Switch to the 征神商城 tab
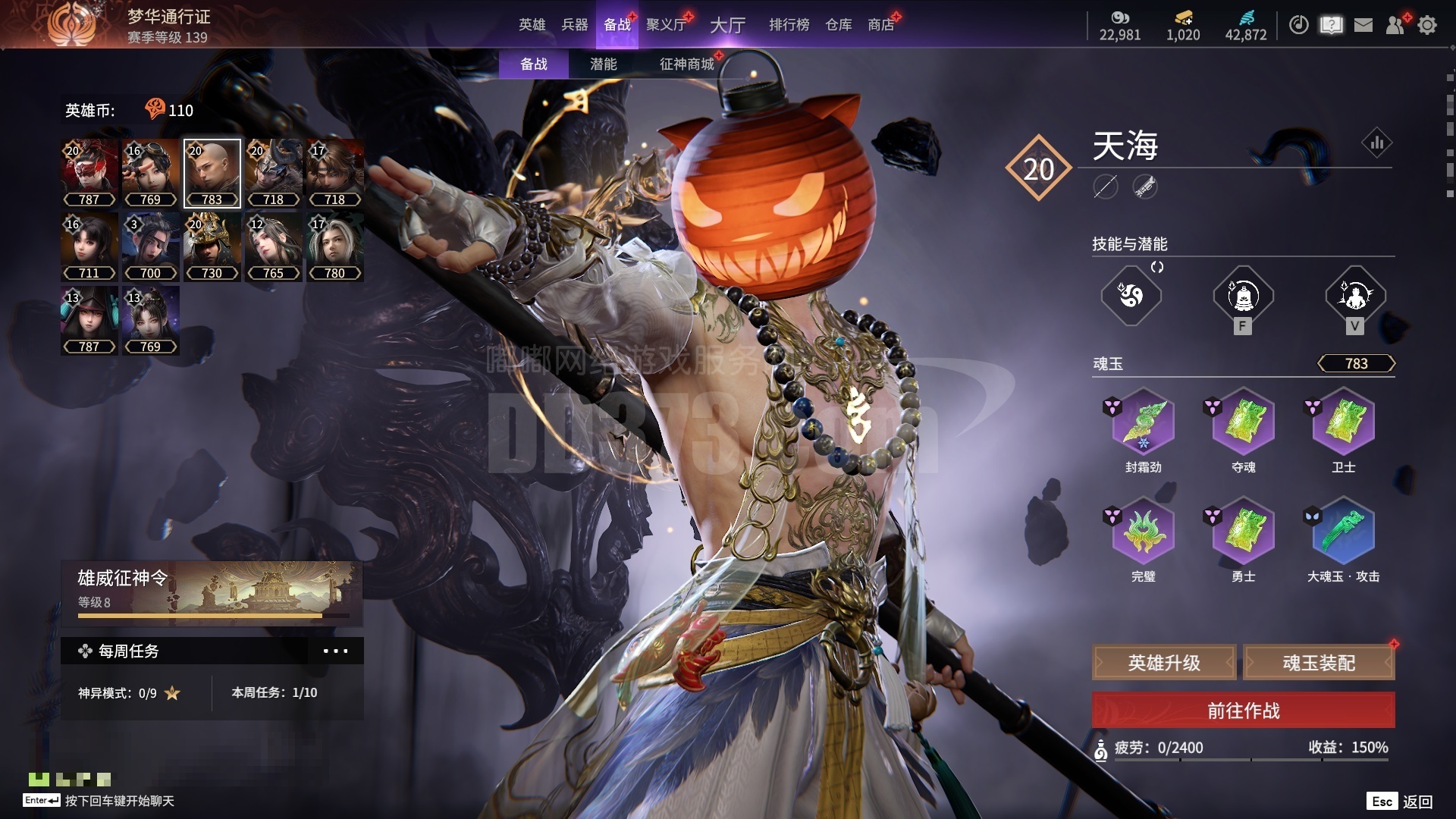 (x=686, y=64)
